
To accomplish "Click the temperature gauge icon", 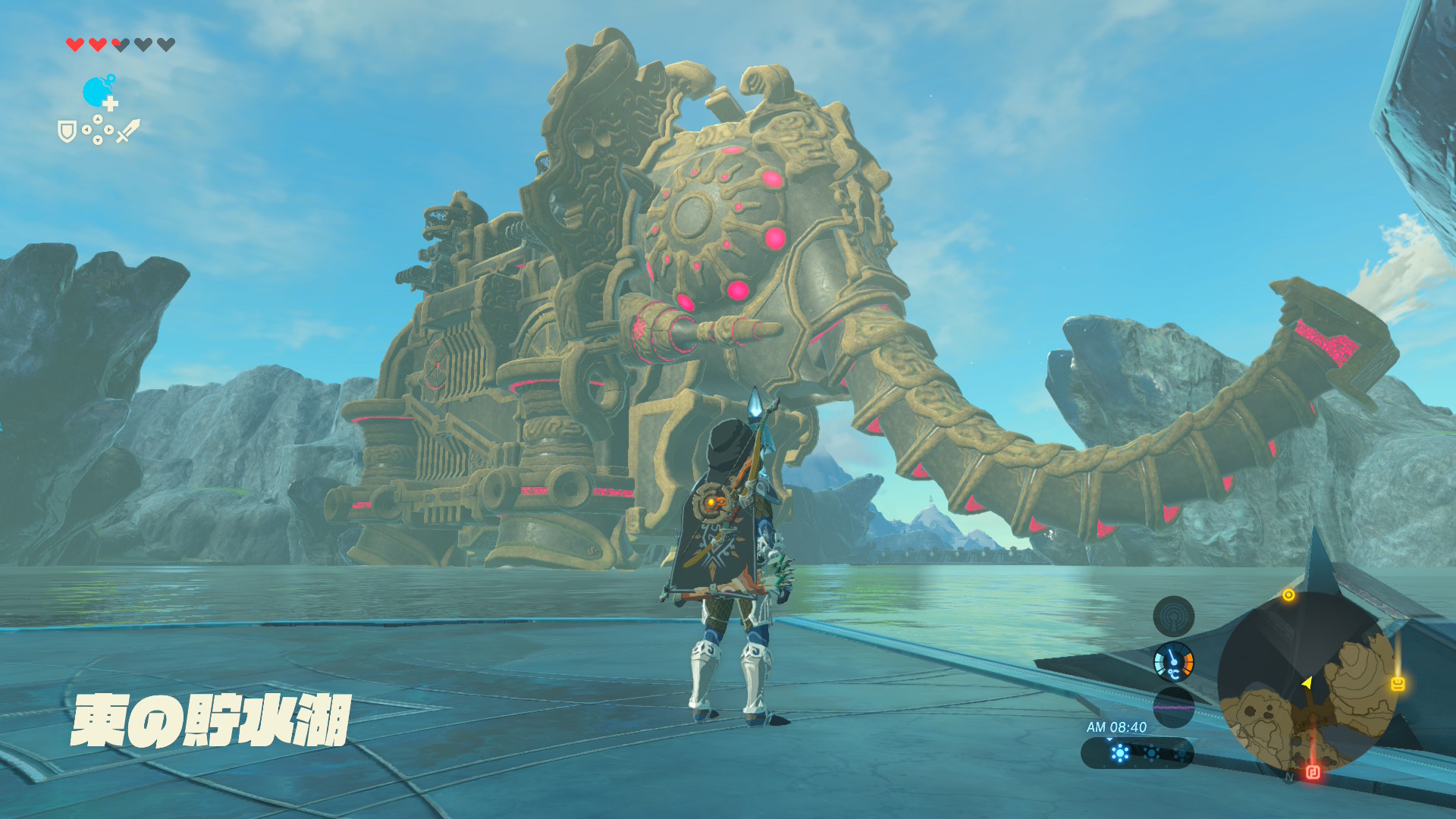I will (1173, 662).
